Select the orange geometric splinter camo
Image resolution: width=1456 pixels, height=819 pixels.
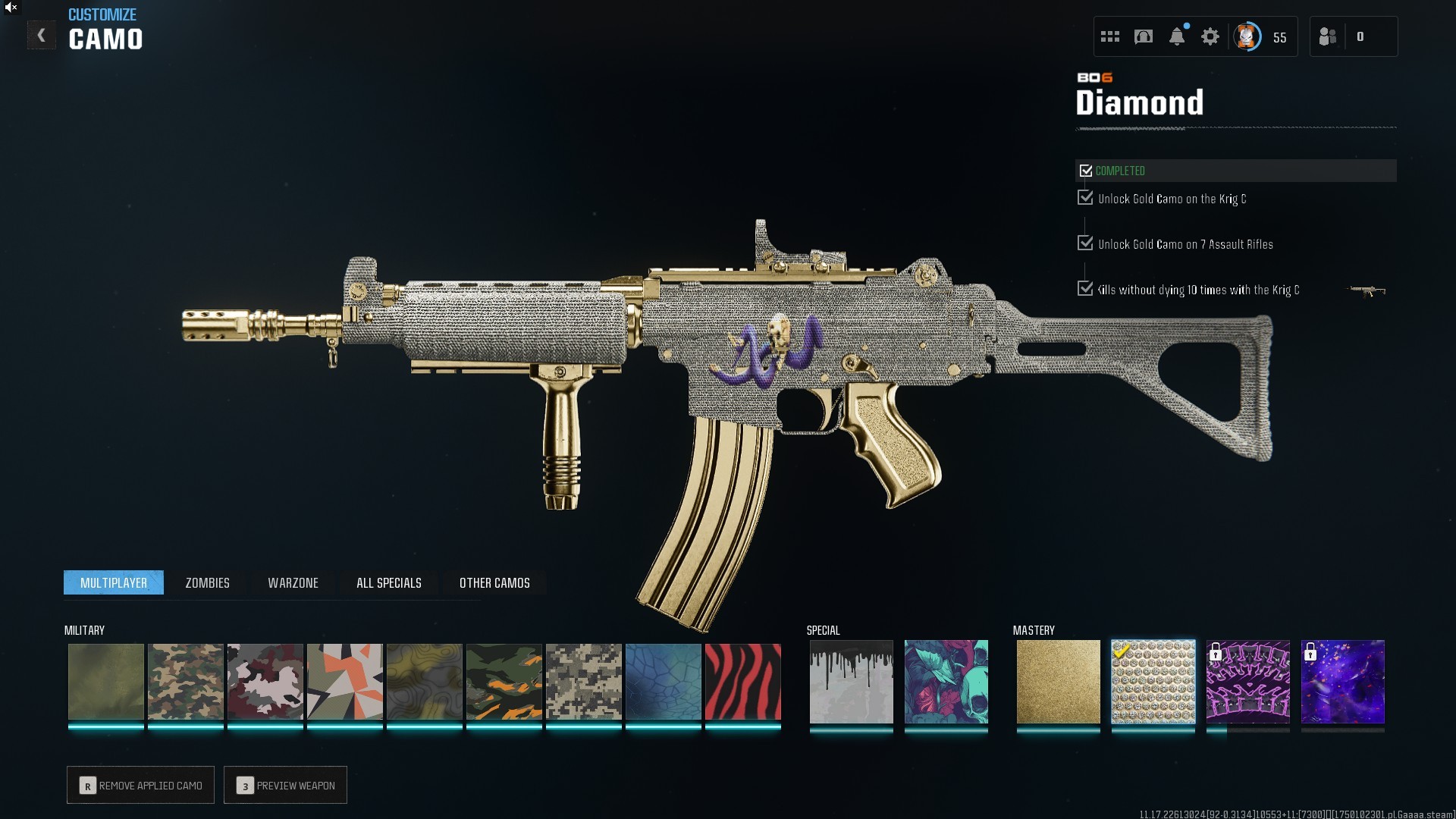coord(344,681)
